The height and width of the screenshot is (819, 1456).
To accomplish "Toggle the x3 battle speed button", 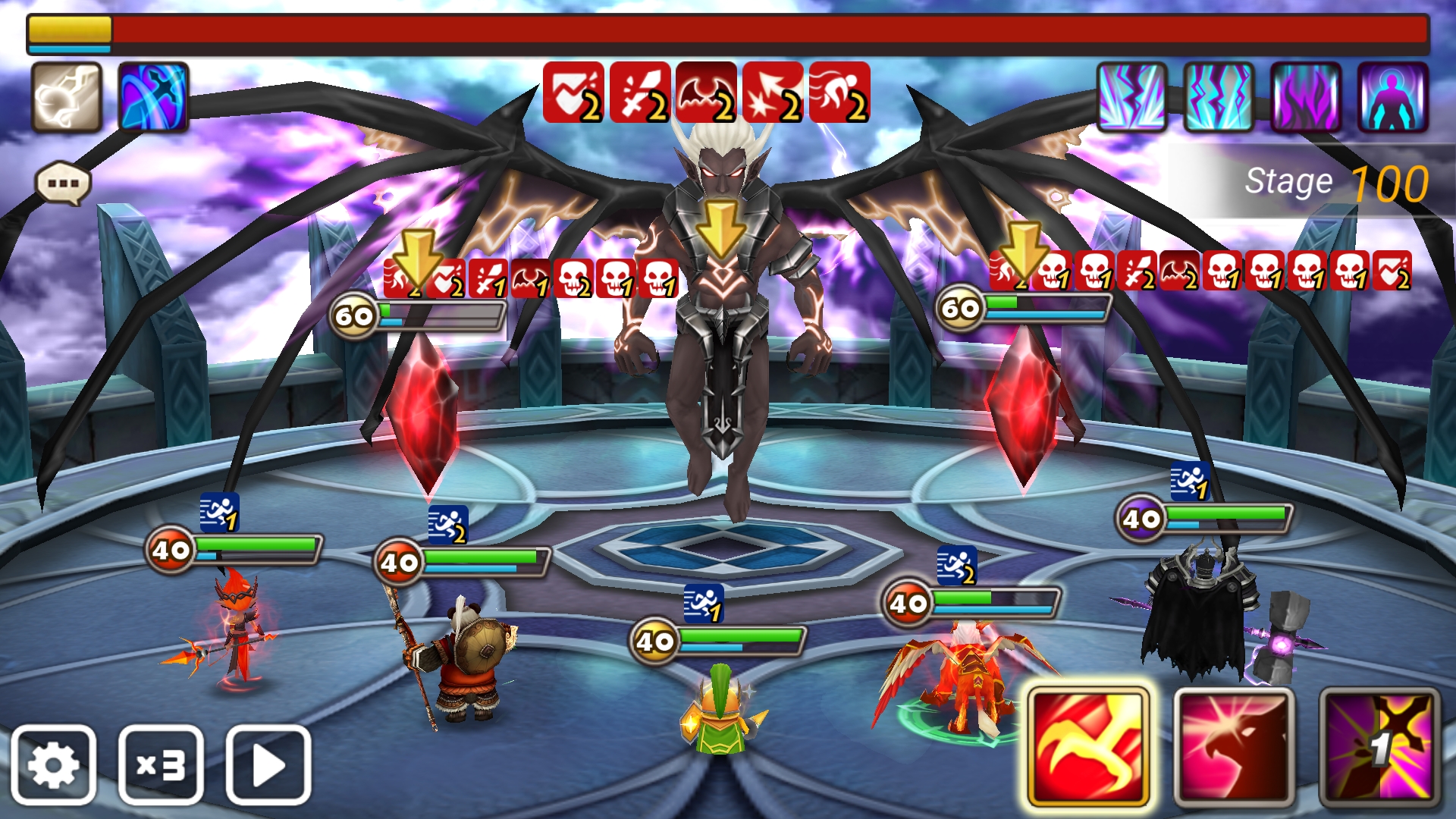I will coord(161,764).
